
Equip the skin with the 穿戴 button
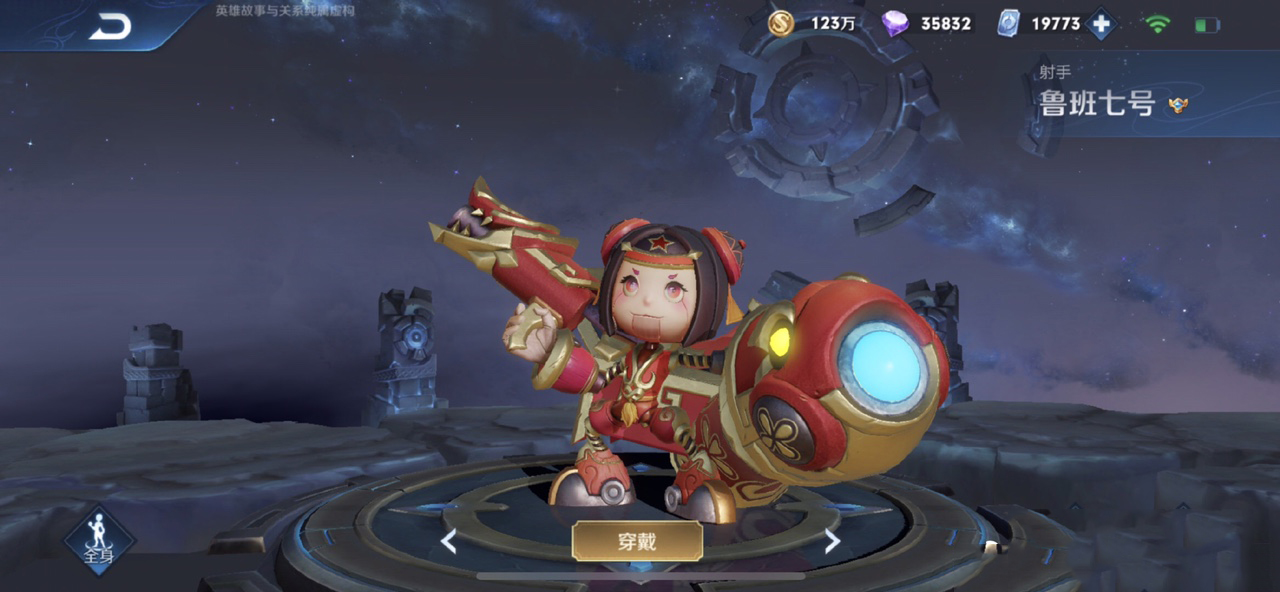tap(637, 541)
